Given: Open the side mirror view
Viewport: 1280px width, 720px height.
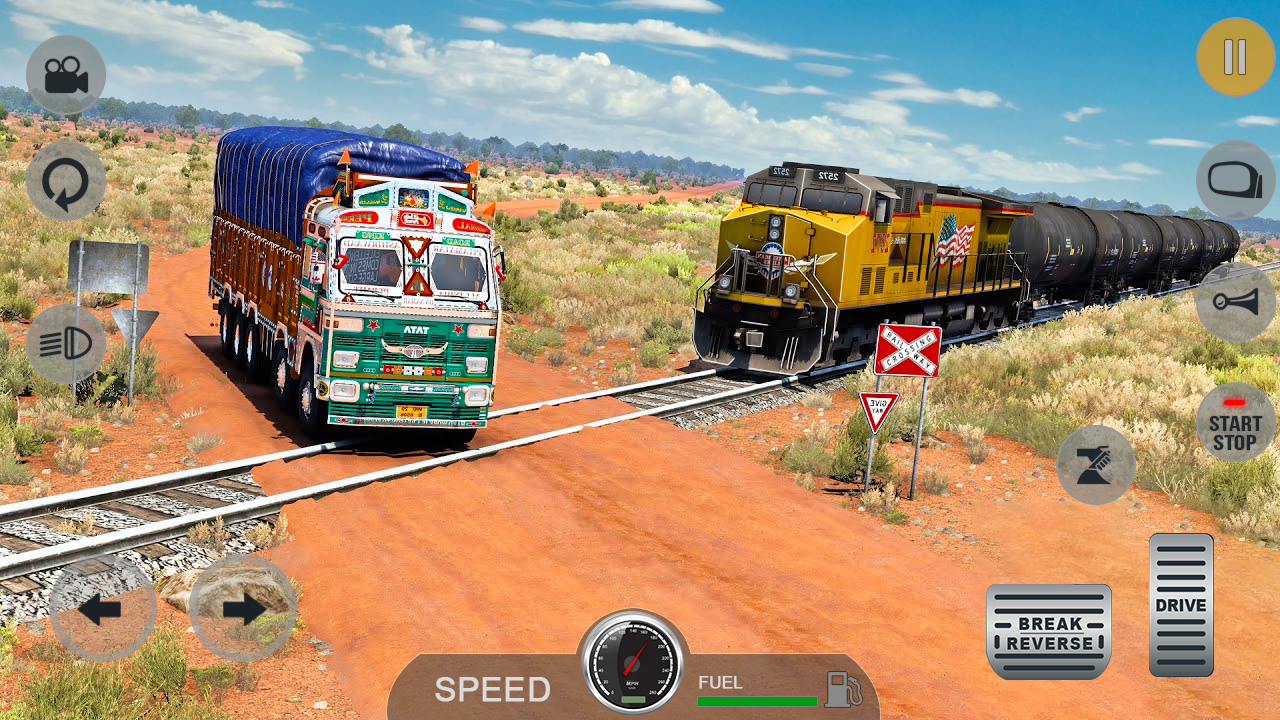Looking at the screenshot, I should [x=1235, y=180].
